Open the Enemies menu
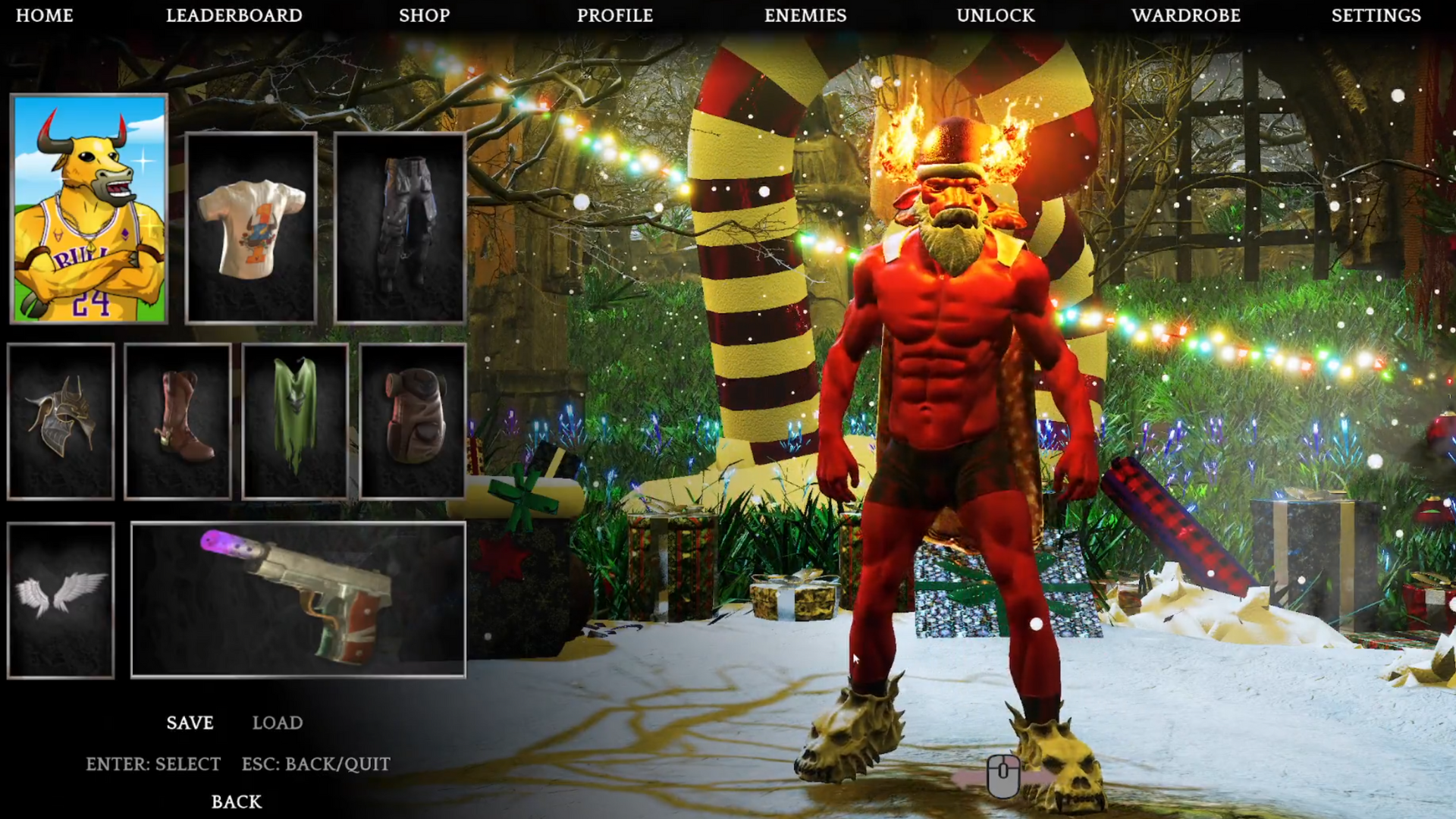 click(805, 15)
